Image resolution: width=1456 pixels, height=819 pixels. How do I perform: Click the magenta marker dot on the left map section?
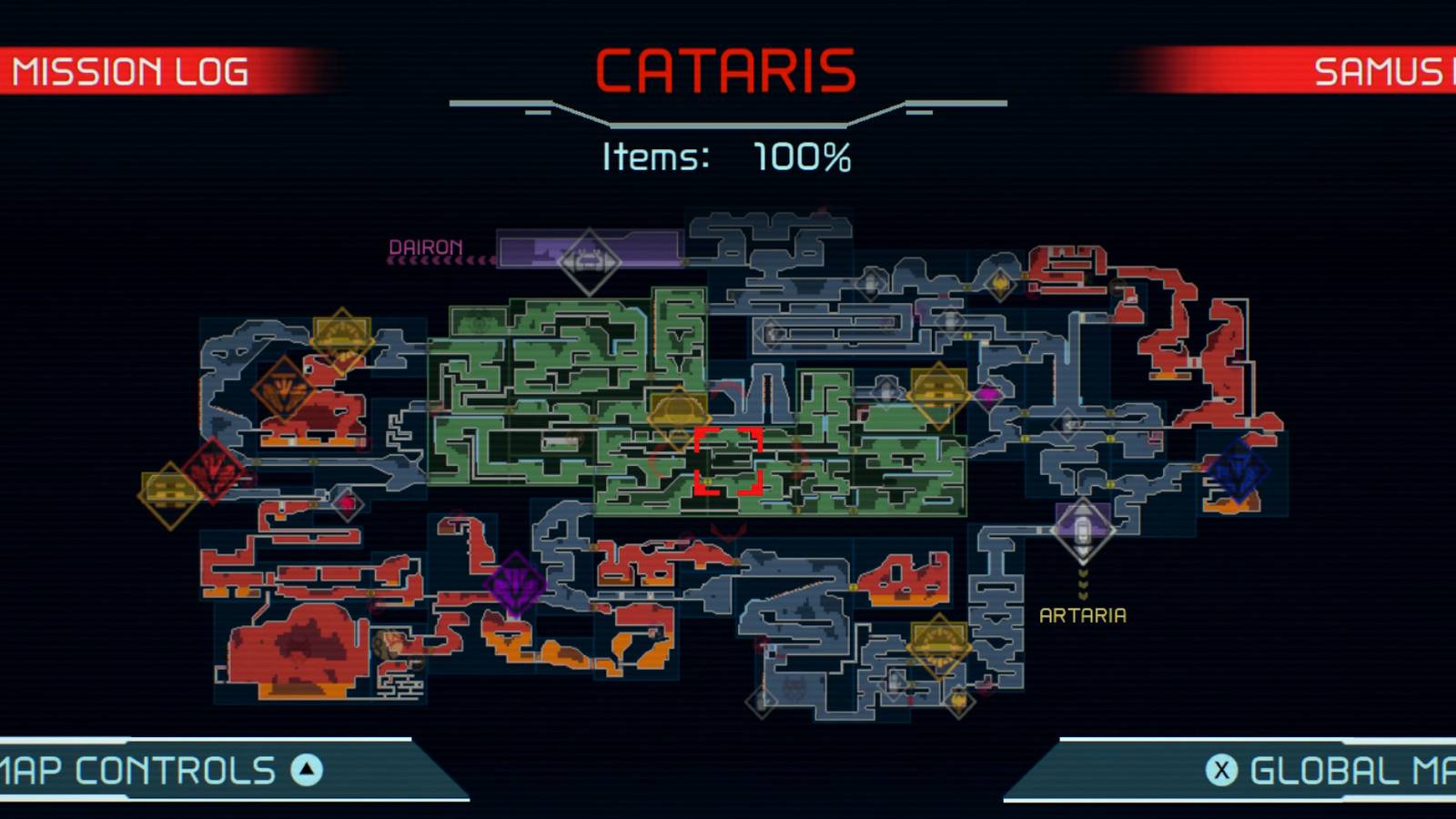pos(349,503)
